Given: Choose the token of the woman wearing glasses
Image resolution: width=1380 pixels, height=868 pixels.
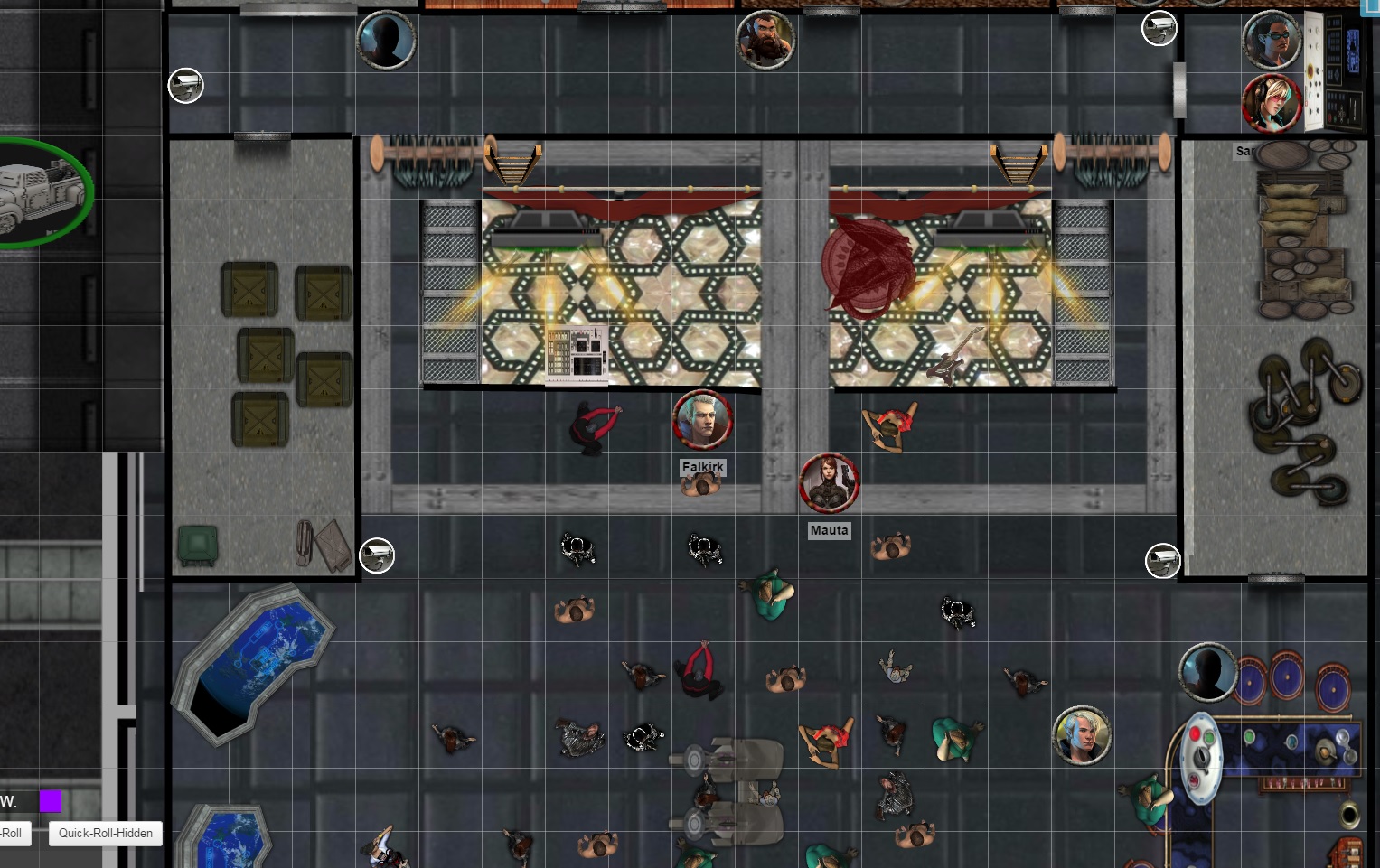Looking at the screenshot, I should pos(1272,40).
